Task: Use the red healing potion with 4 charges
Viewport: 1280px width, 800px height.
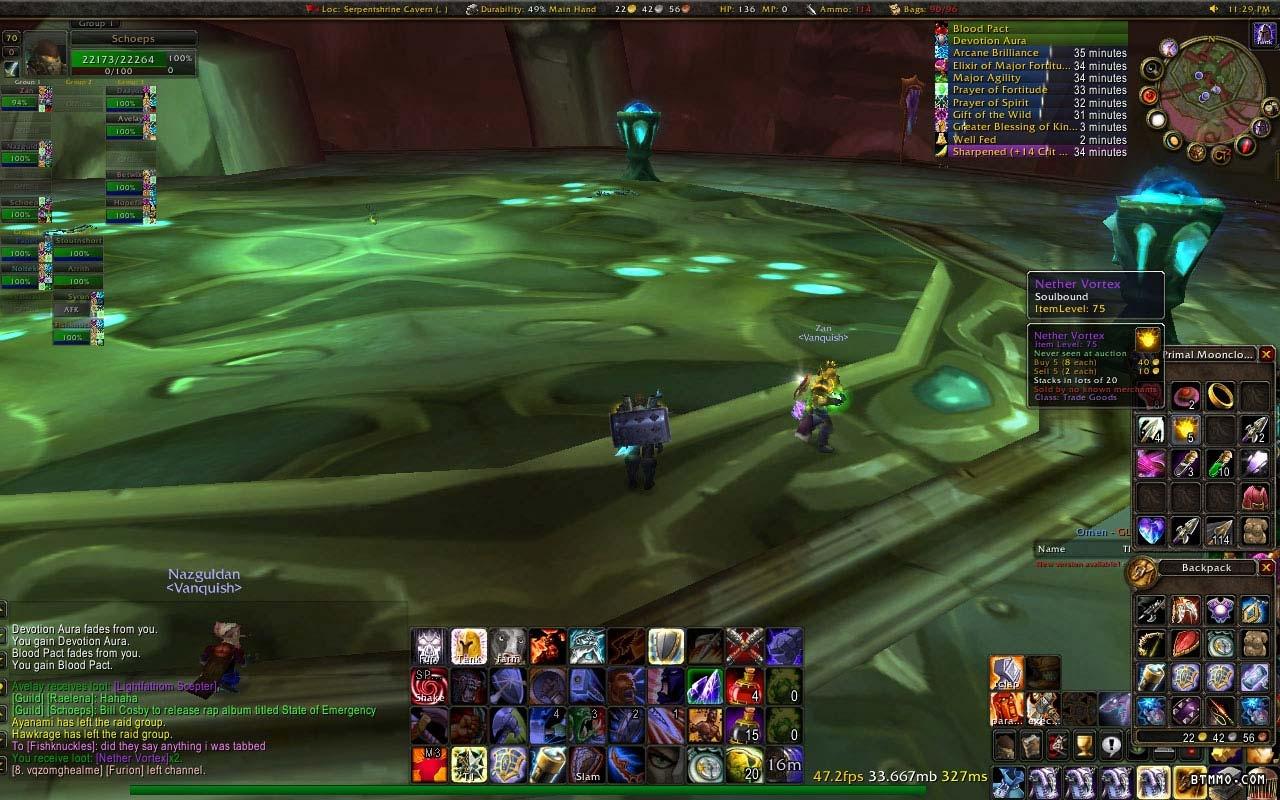Action: coord(744,686)
